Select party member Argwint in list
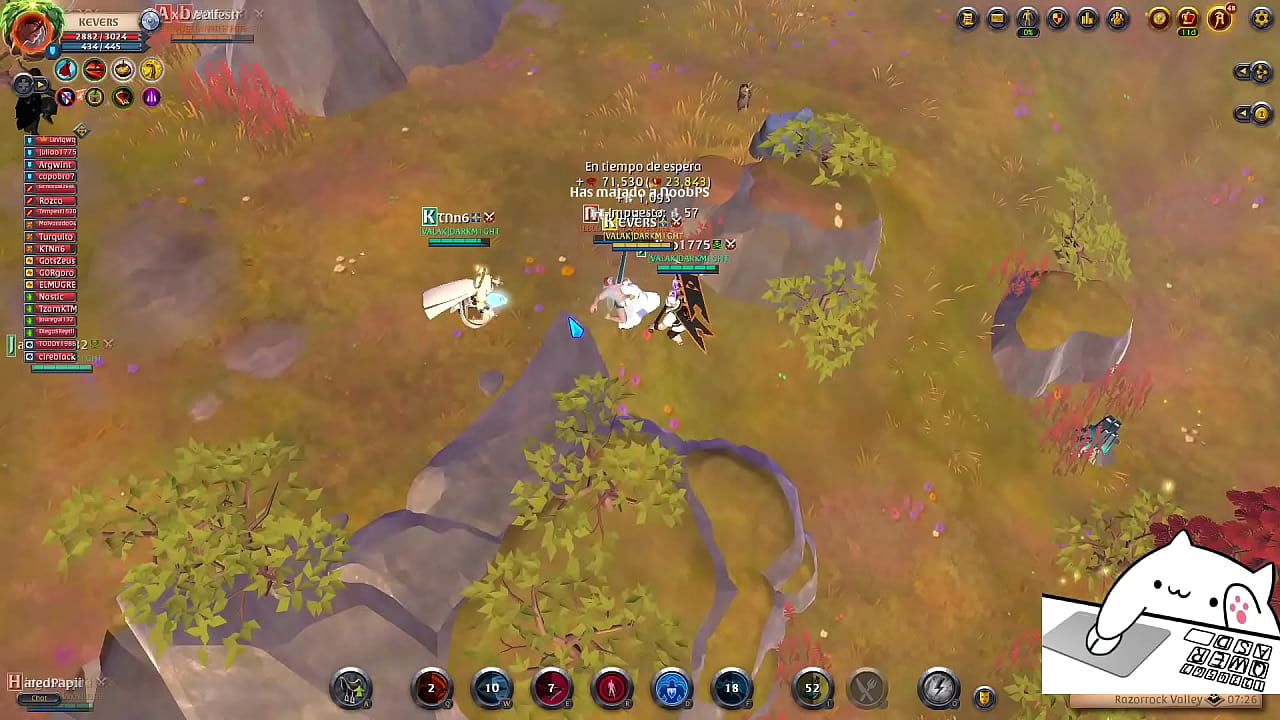 (56, 165)
